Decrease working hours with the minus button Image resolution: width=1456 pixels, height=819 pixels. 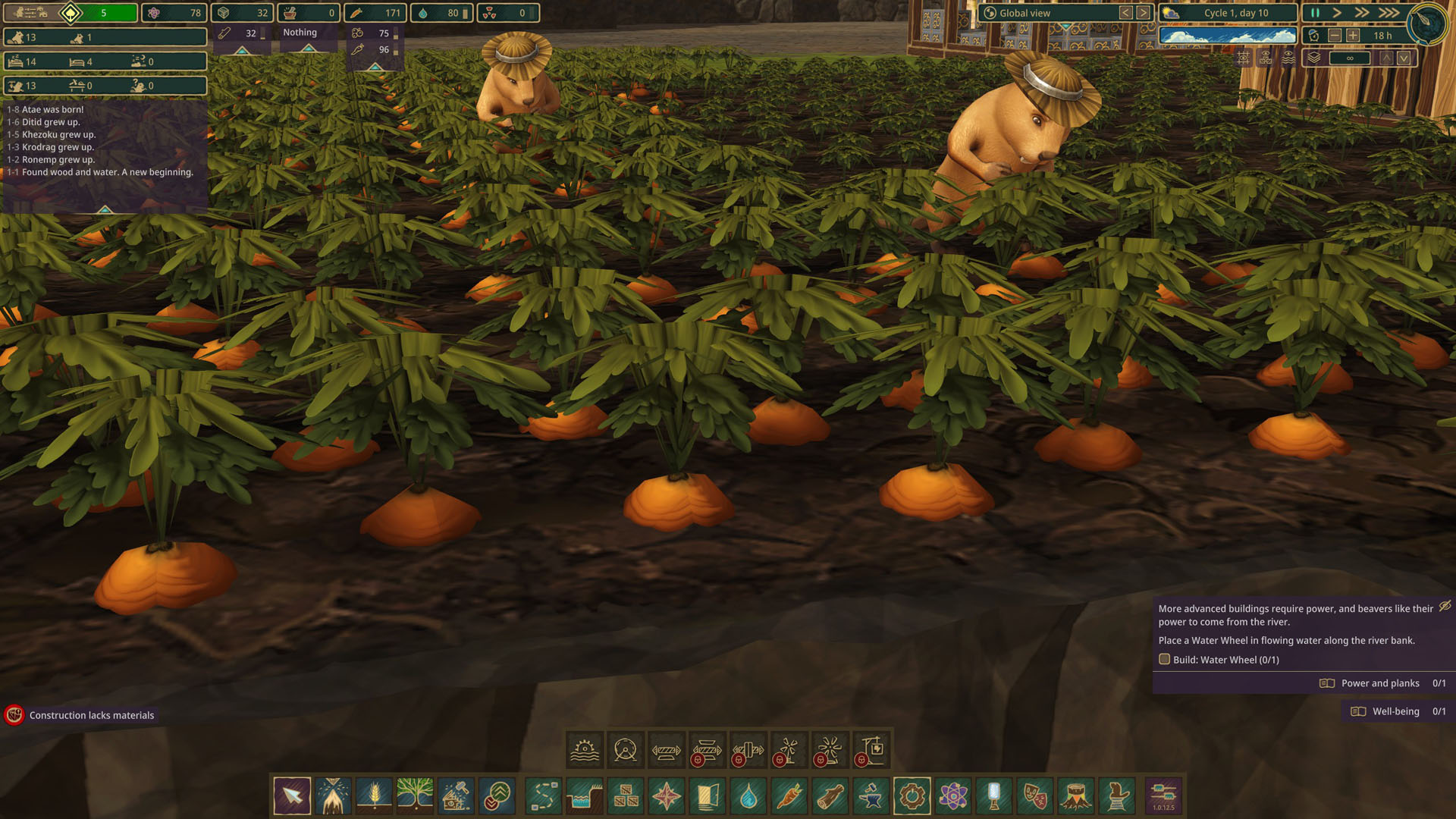1335,36
